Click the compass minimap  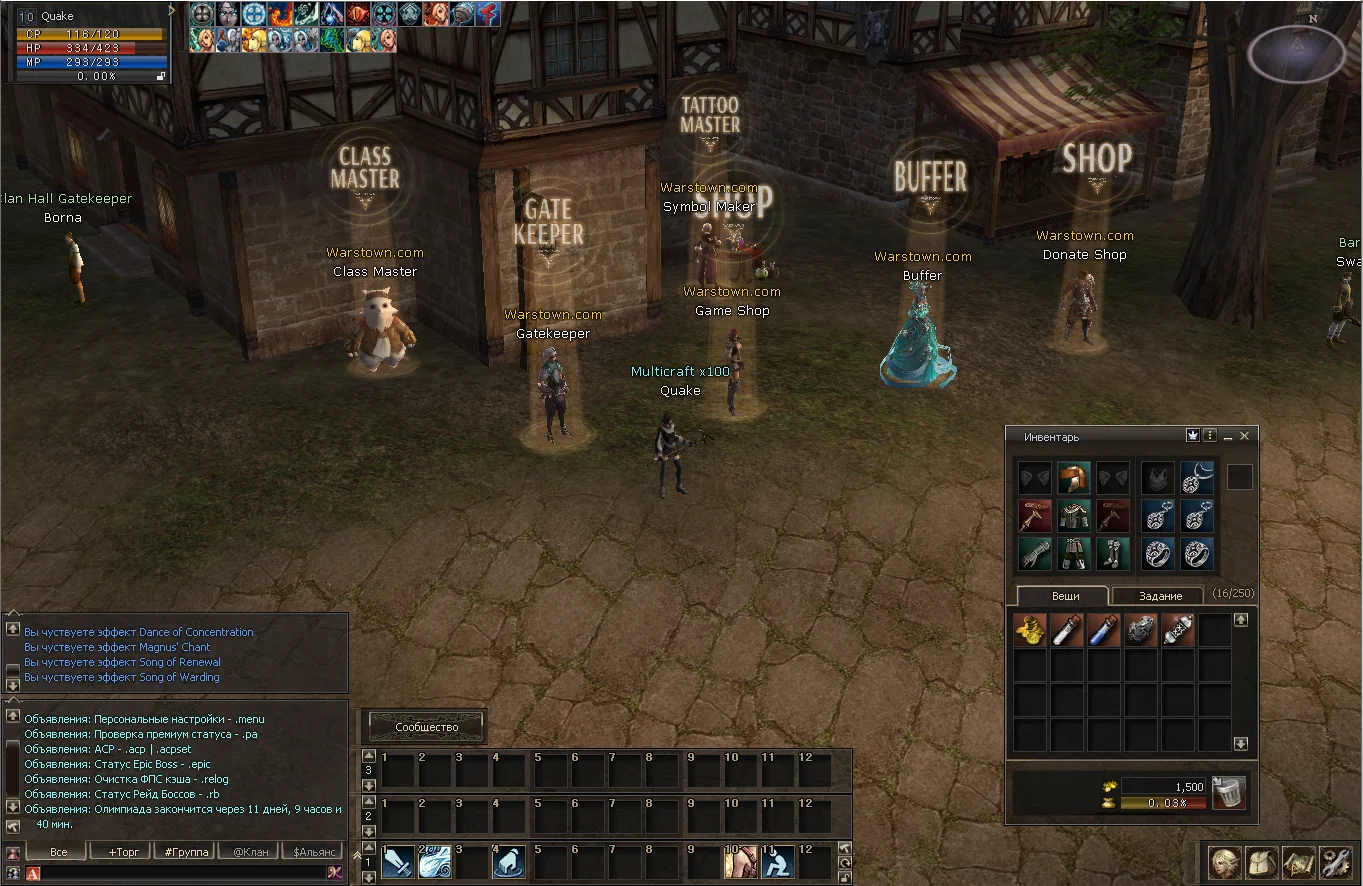click(1296, 53)
